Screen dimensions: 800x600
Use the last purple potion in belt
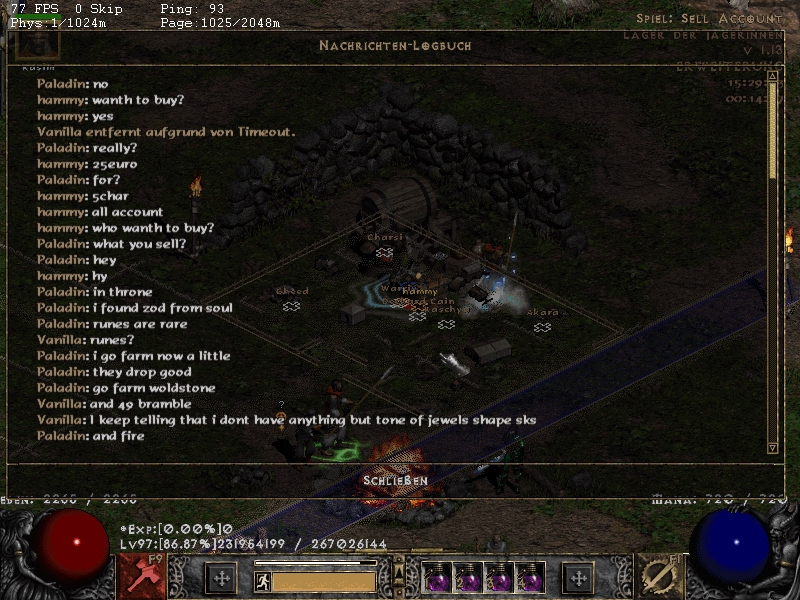tap(531, 577)
